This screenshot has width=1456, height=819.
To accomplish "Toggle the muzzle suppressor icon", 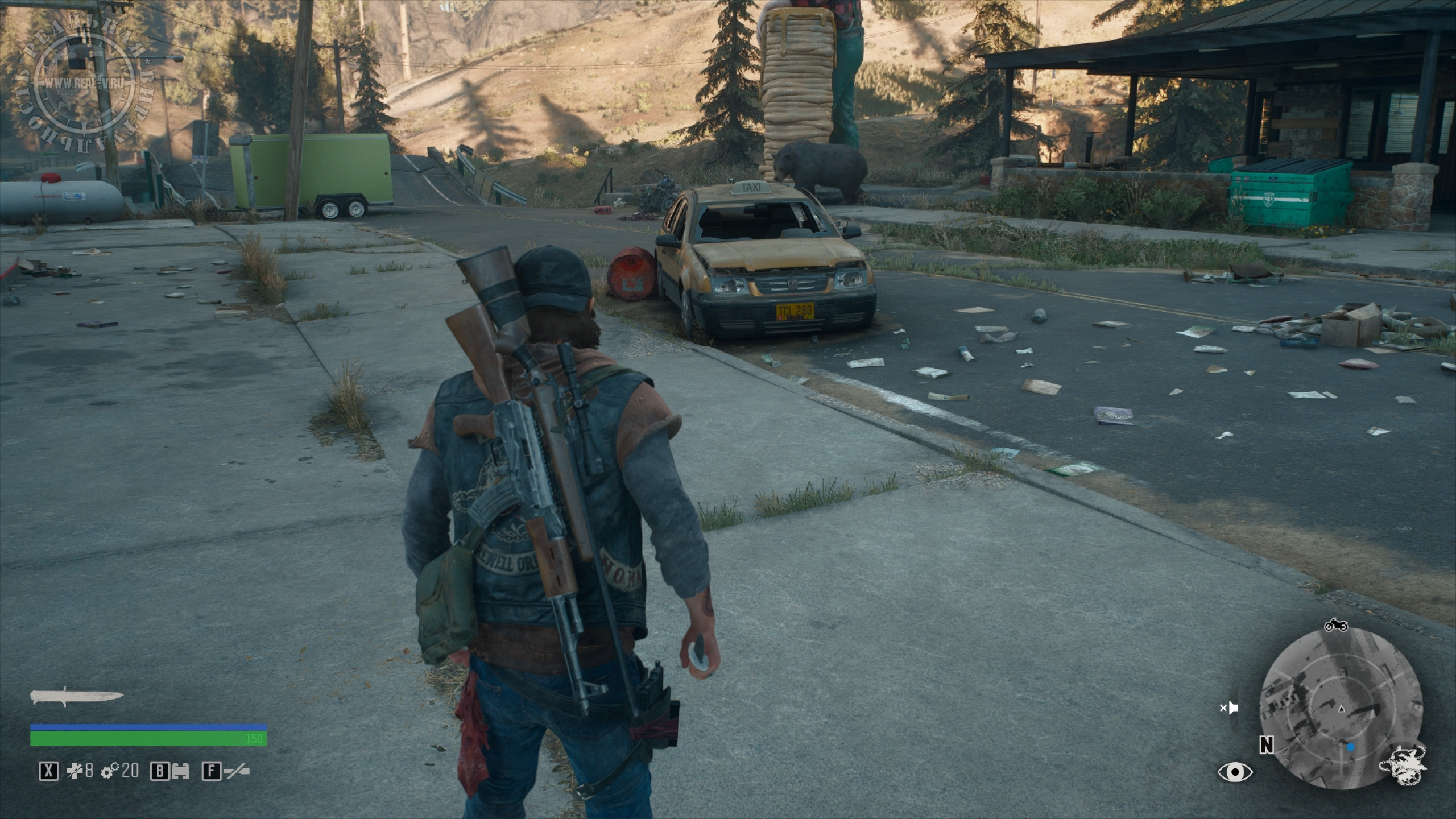I will pyautogui.click(x=236, y=771).
